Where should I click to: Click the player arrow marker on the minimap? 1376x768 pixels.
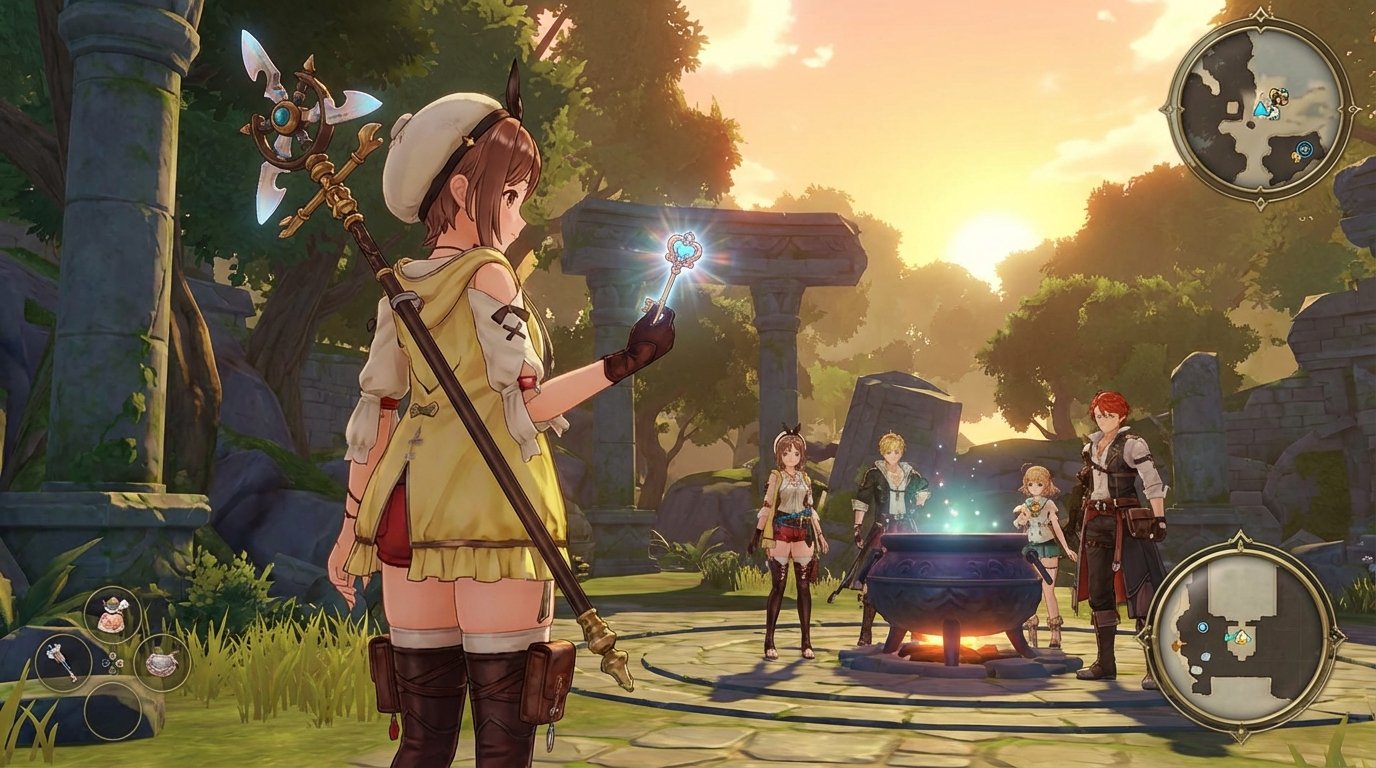[1262, 110]
